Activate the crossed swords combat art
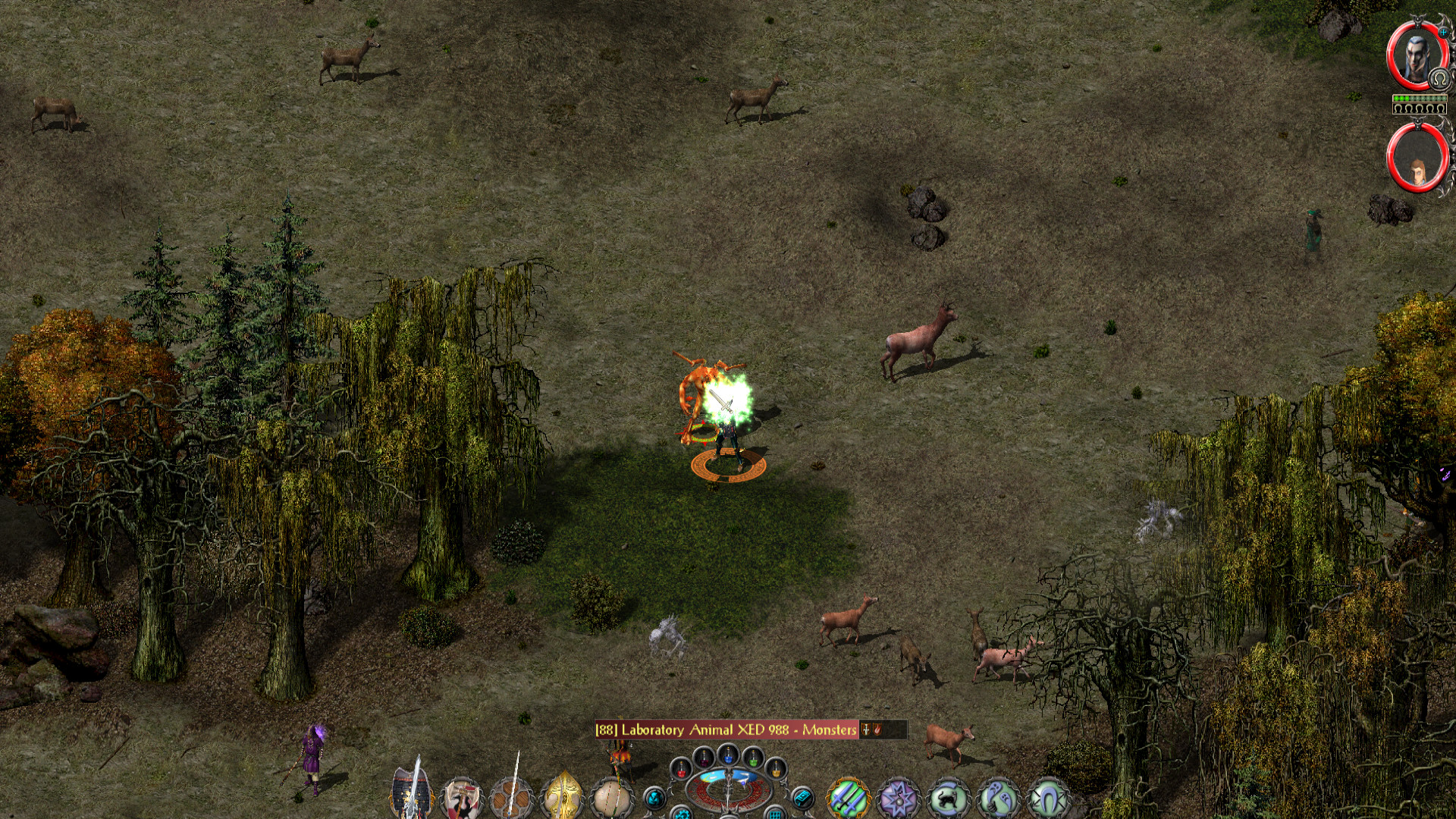The width and height of the screenshot is (1456, 819). click(849, 798)
